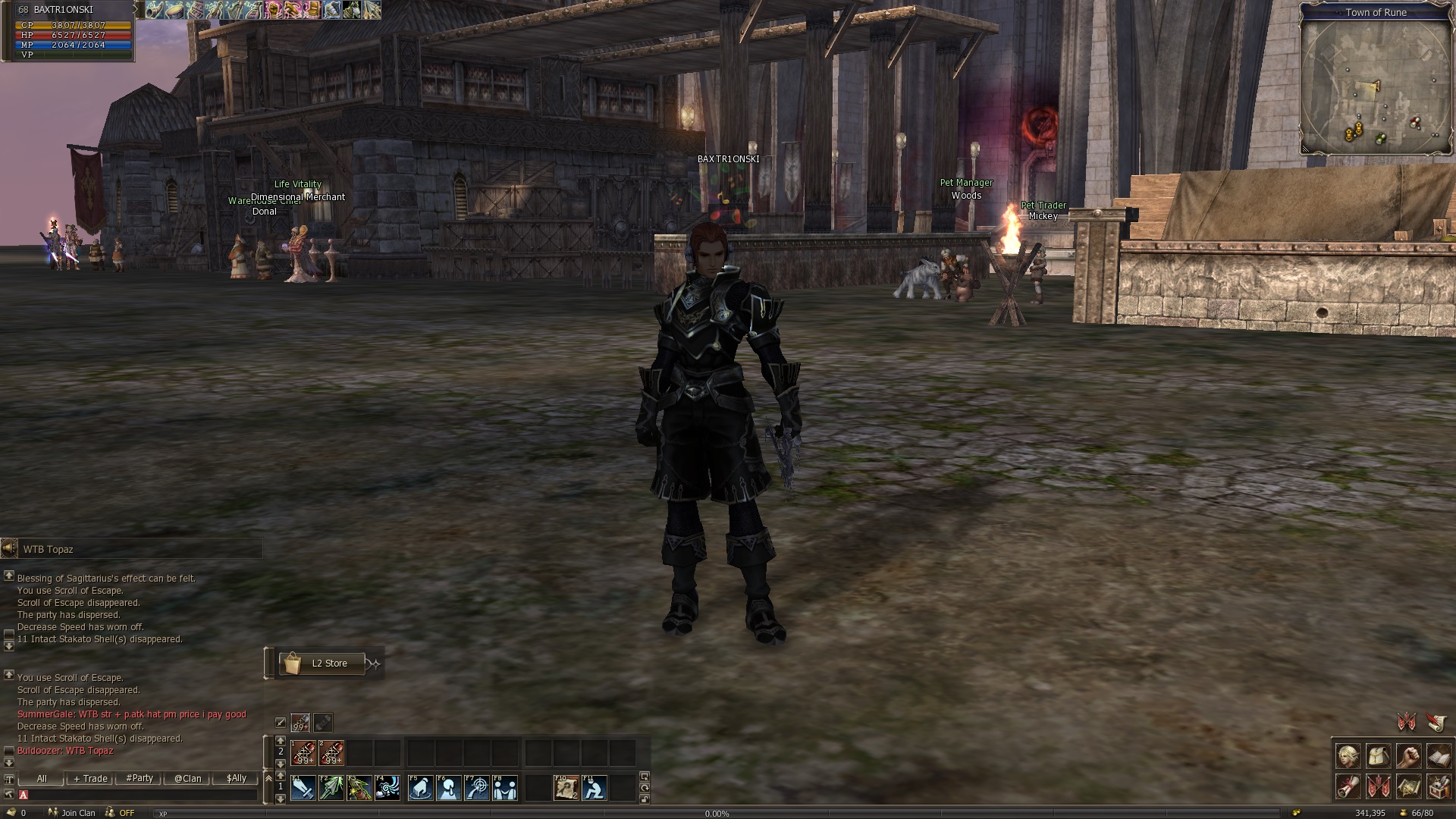The width and height of the screenshot is (1456, 819).
Task: Open the character status elf portrait icon
Action: (1348, 757)
